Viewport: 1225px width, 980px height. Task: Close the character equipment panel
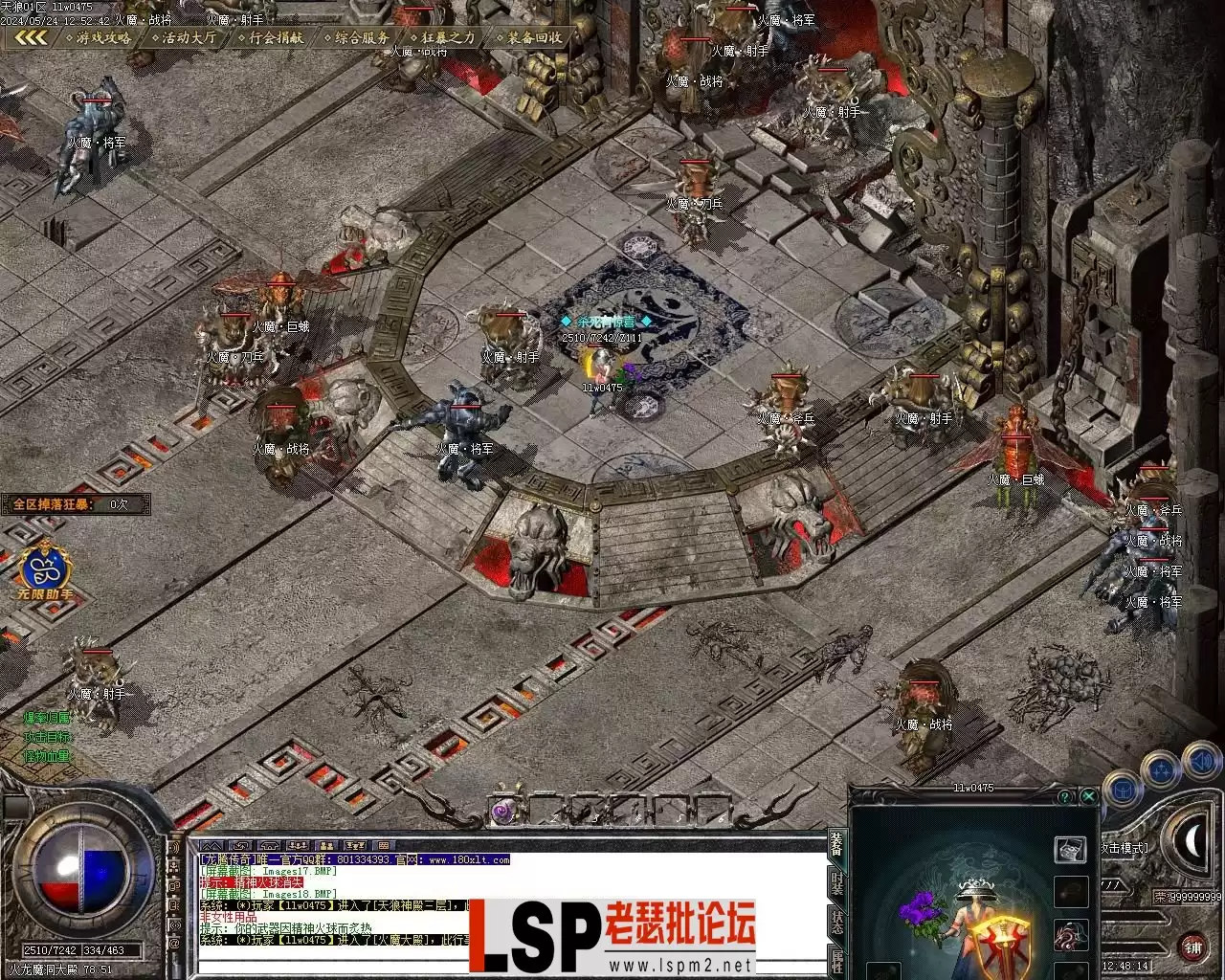pyautogui.click(x=1089, y=796)
